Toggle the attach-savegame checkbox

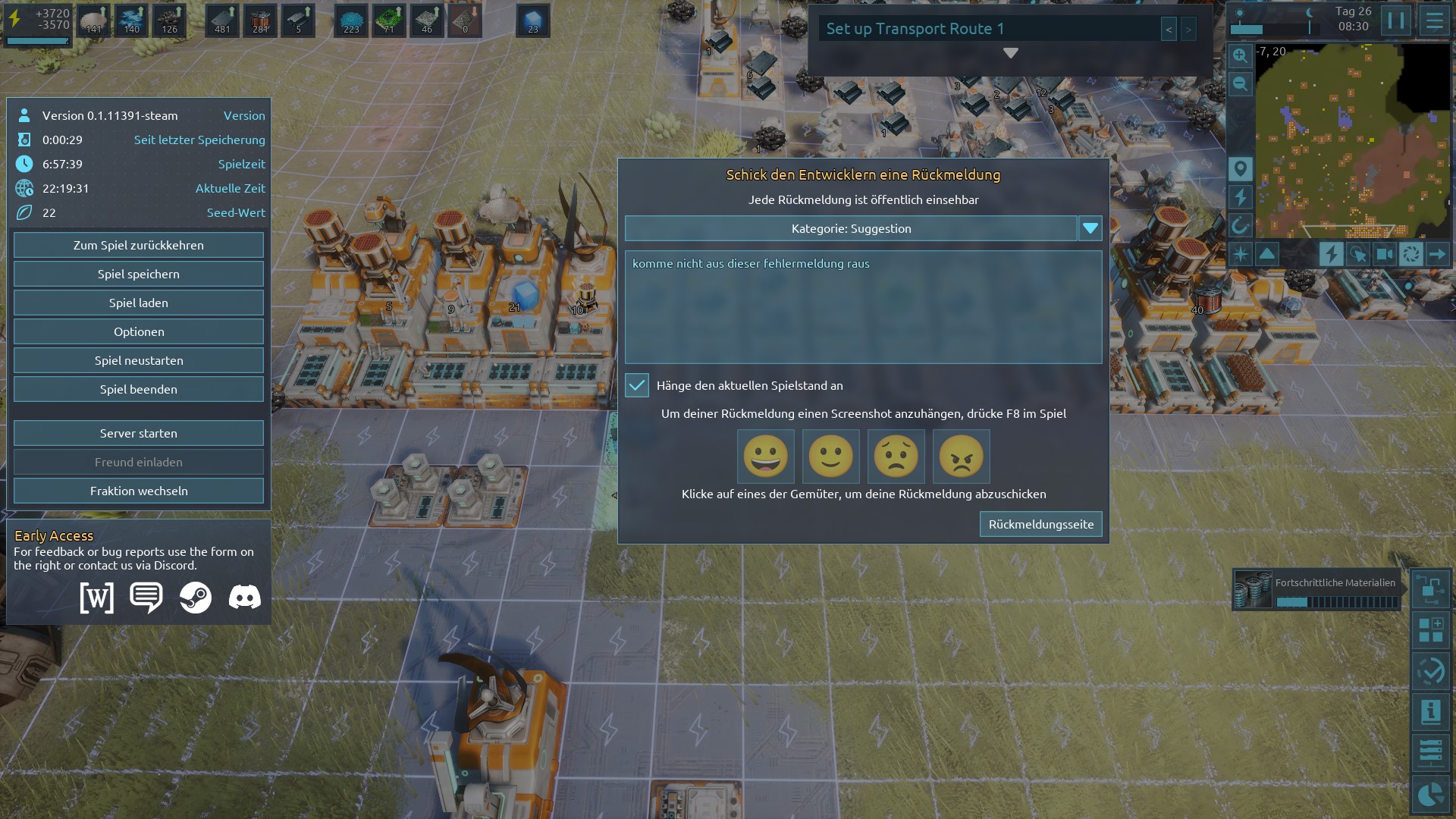[637, 385]
